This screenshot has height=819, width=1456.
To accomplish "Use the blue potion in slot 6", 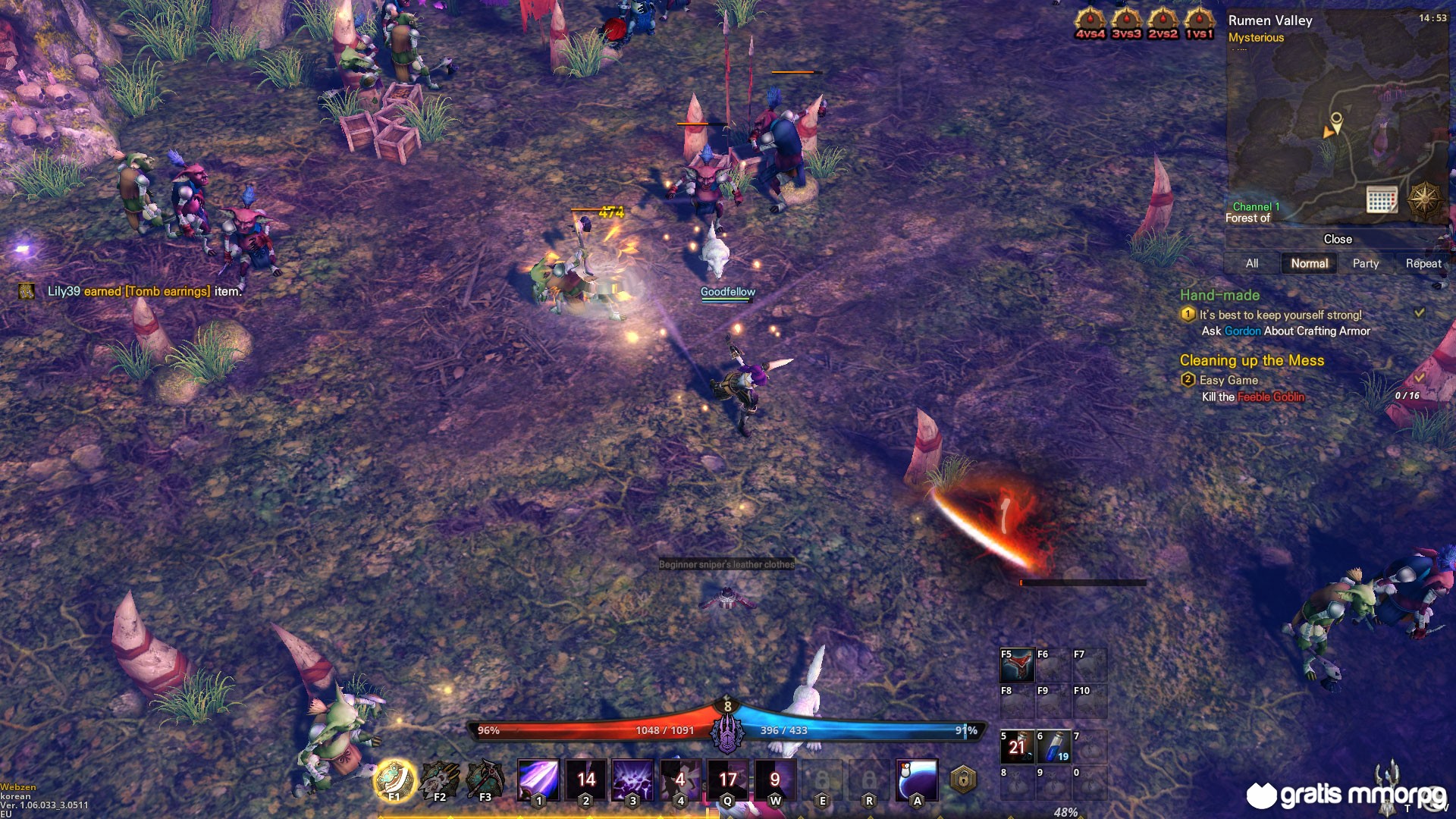I will [1054, 747].
